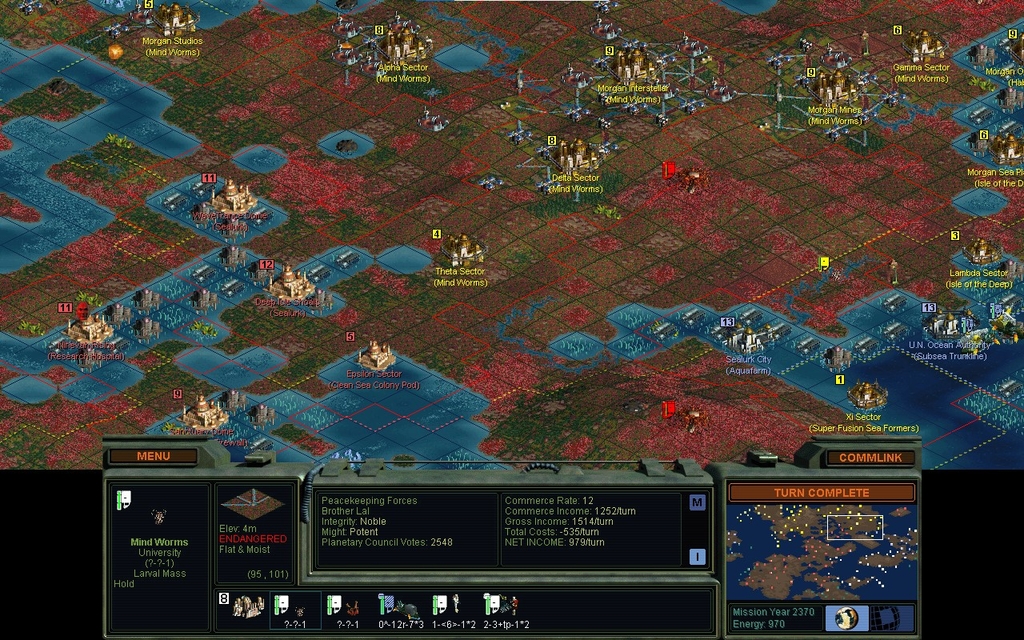Click the M button in info panel
Screen dimensions: 1024x640
(697, 503)
